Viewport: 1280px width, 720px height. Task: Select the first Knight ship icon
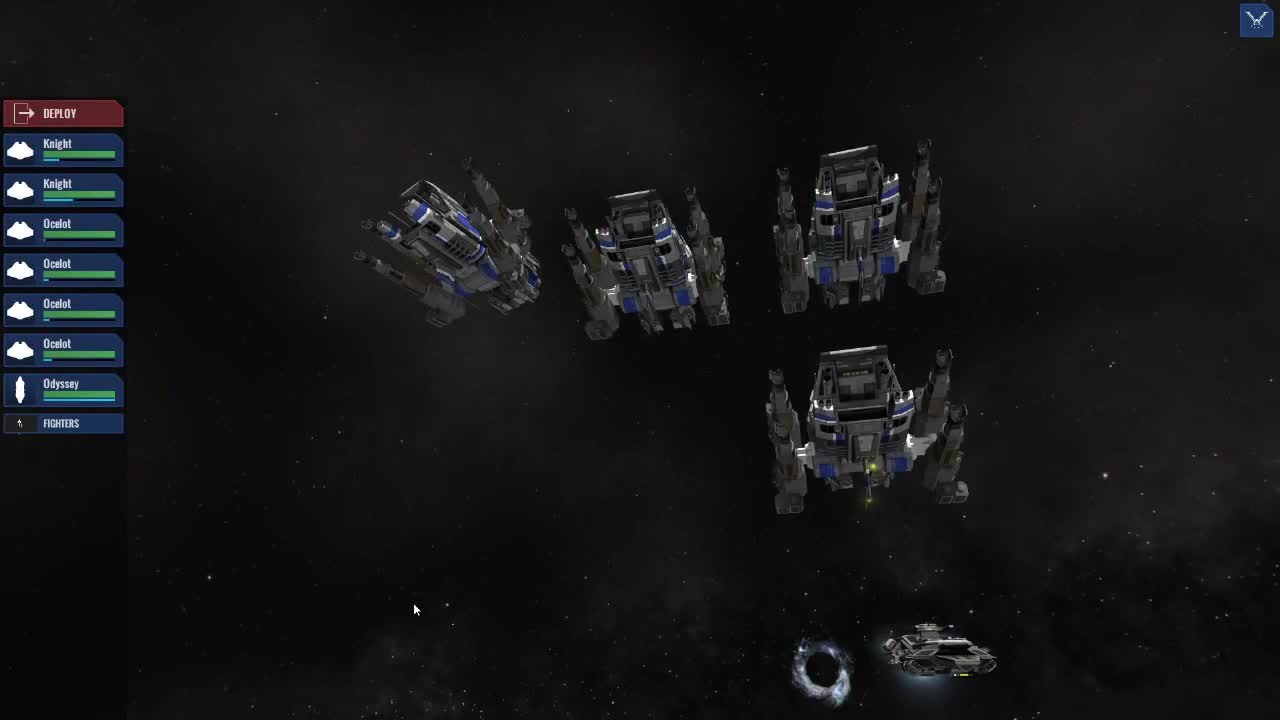tap(20, 150)
